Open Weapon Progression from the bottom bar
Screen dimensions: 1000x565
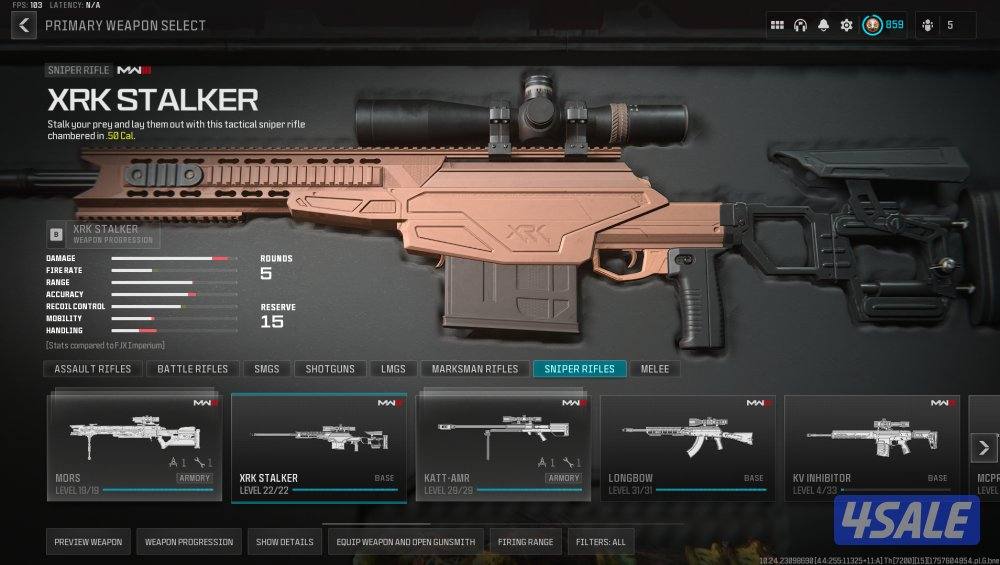point(189,542)
